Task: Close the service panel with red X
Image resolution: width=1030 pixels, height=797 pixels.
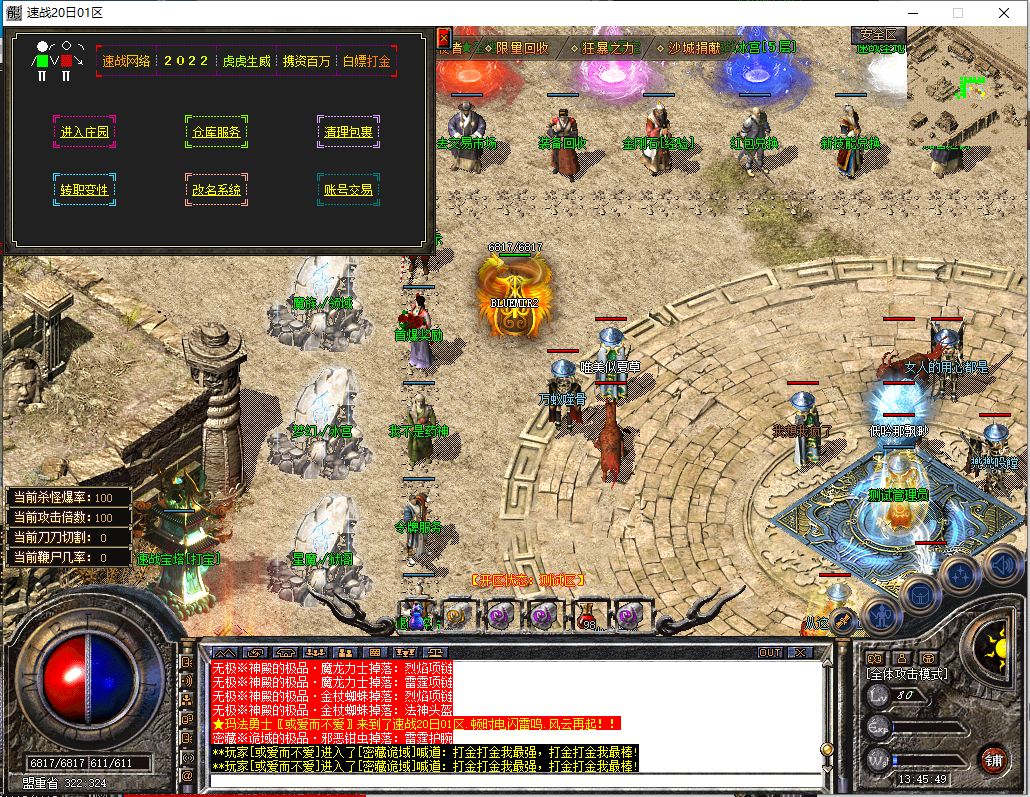Action: (x=444, y=39)
